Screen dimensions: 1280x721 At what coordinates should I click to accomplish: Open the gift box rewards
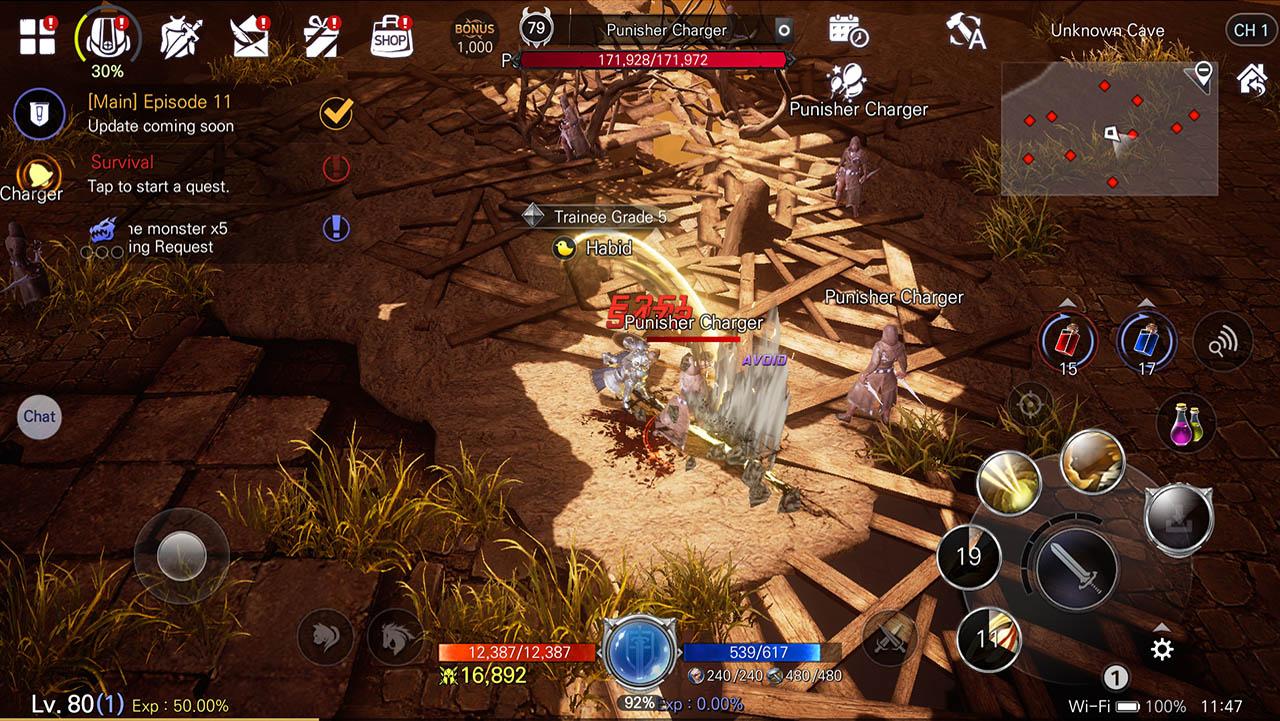coord(322,36)
